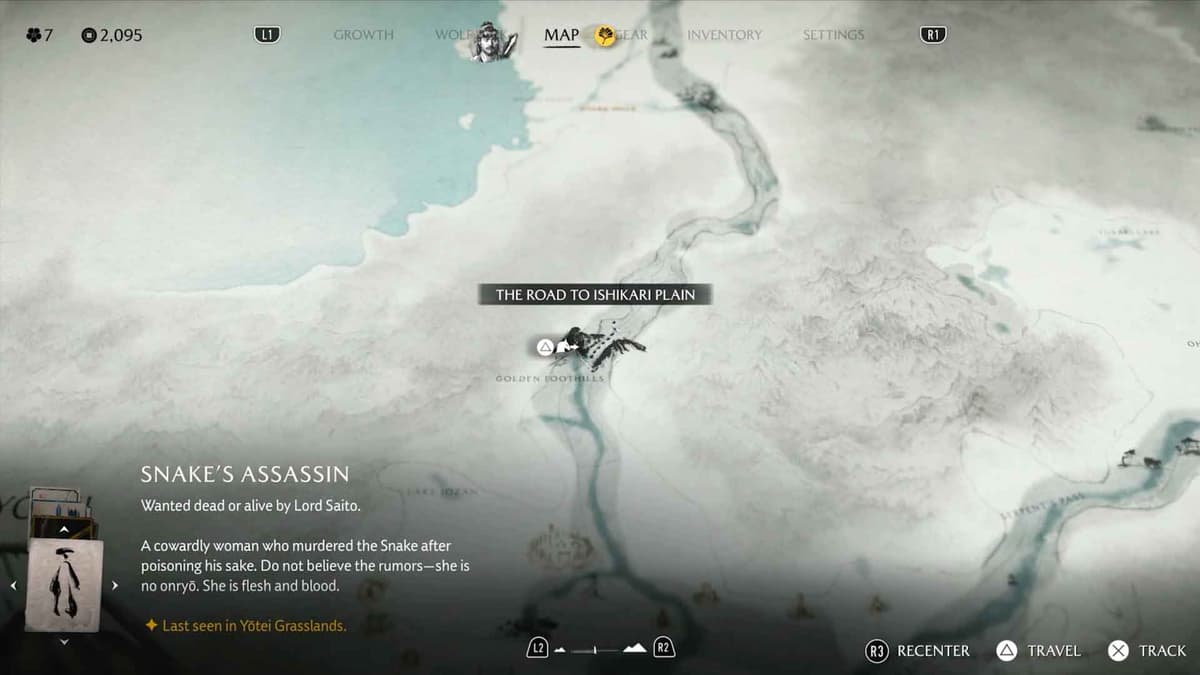Click the Recenter map option
The image size is (1200, 675).
coord(920,651)
